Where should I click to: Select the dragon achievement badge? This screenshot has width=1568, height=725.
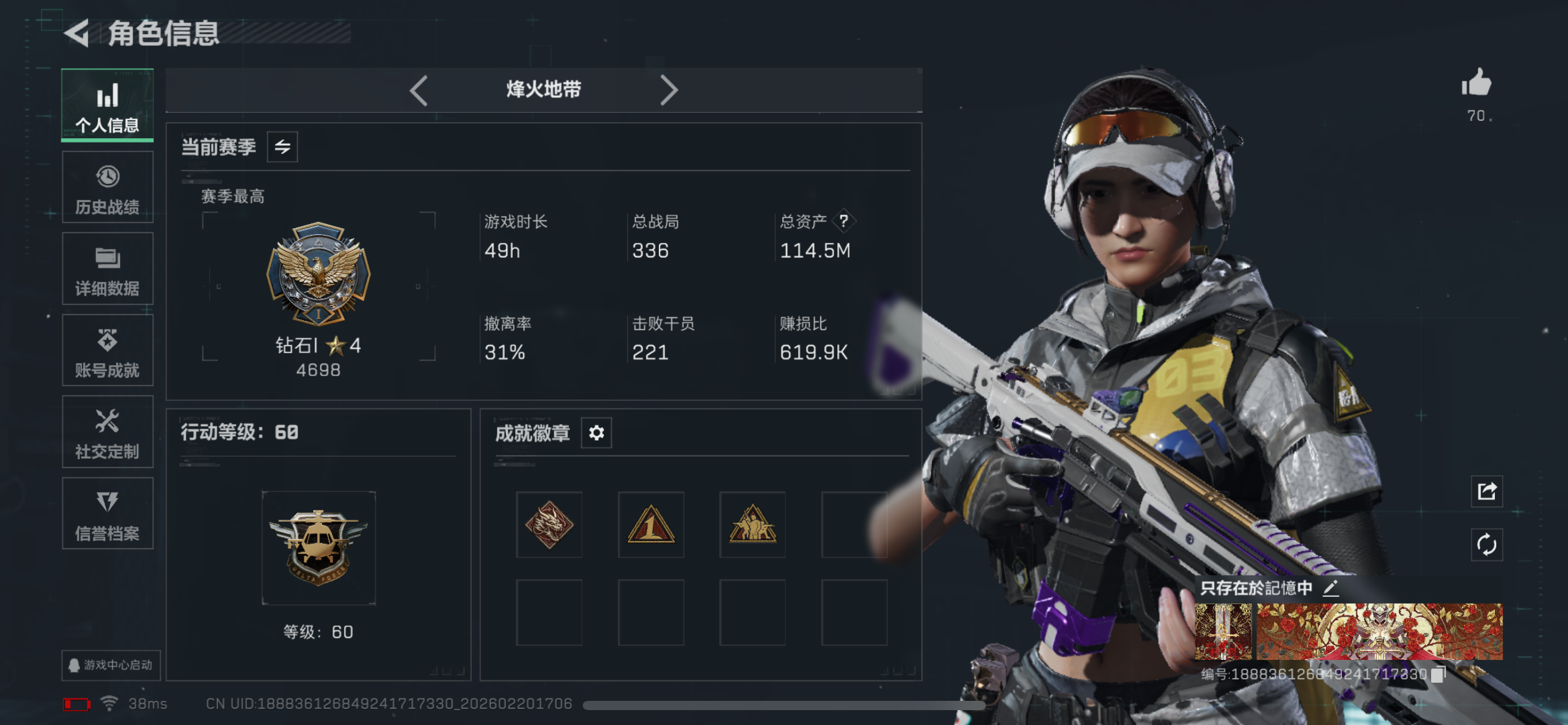(549, 526)
